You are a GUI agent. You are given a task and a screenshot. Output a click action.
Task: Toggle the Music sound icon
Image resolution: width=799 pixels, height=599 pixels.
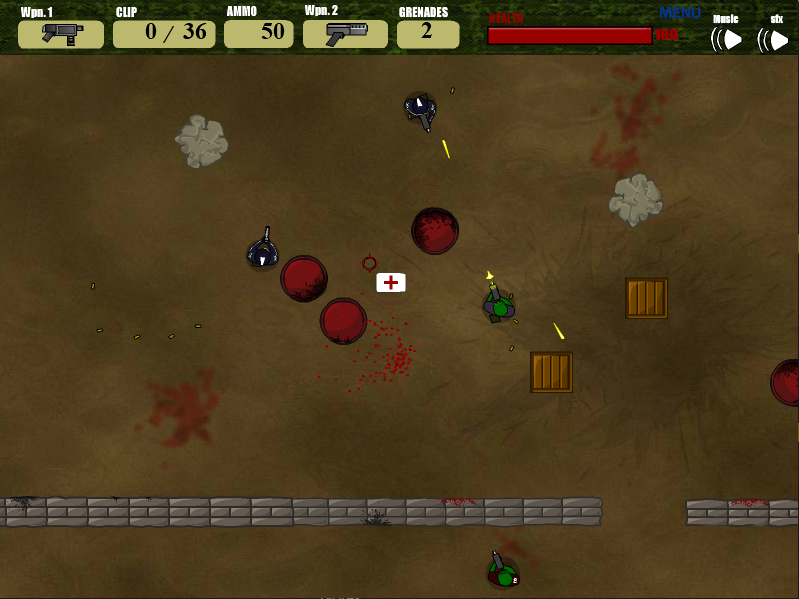pyautogui.click(x=727, y=39)
